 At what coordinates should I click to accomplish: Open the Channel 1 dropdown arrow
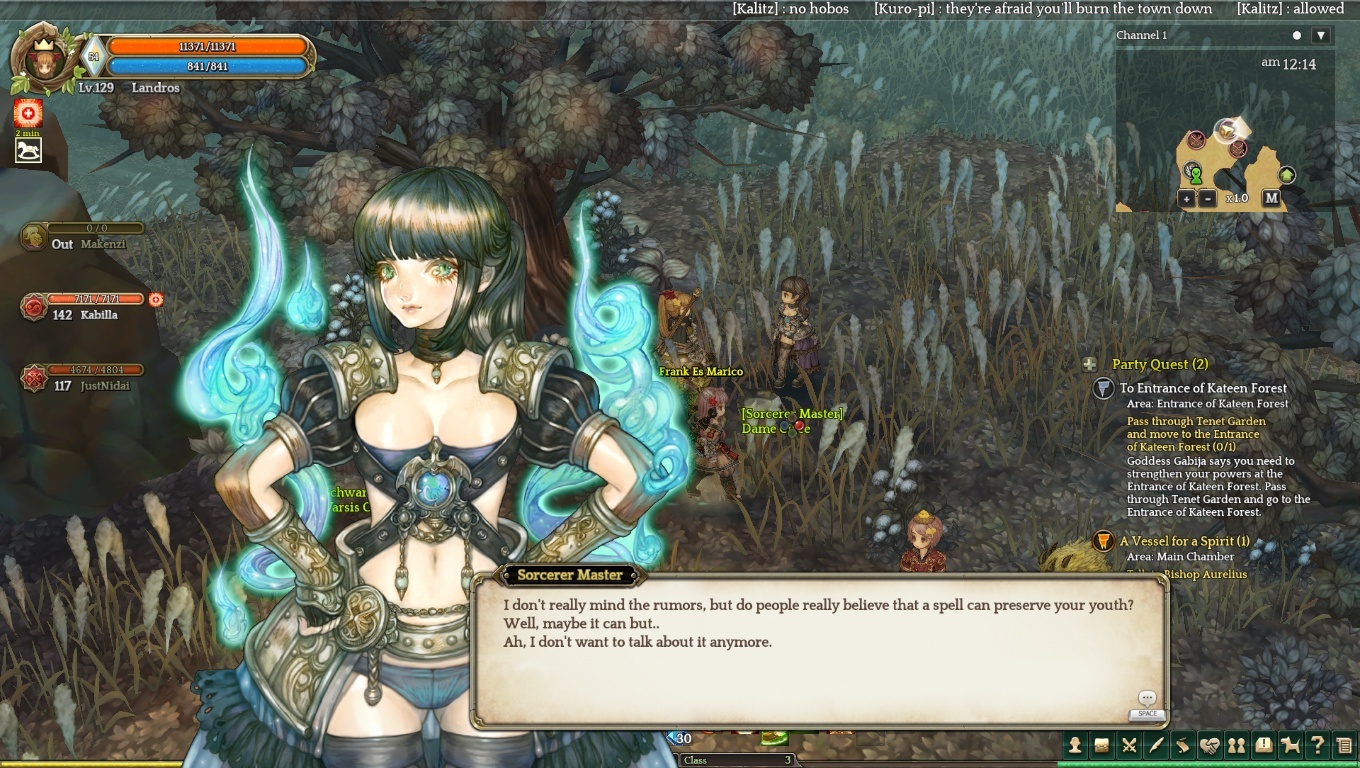click(1321, 36)
